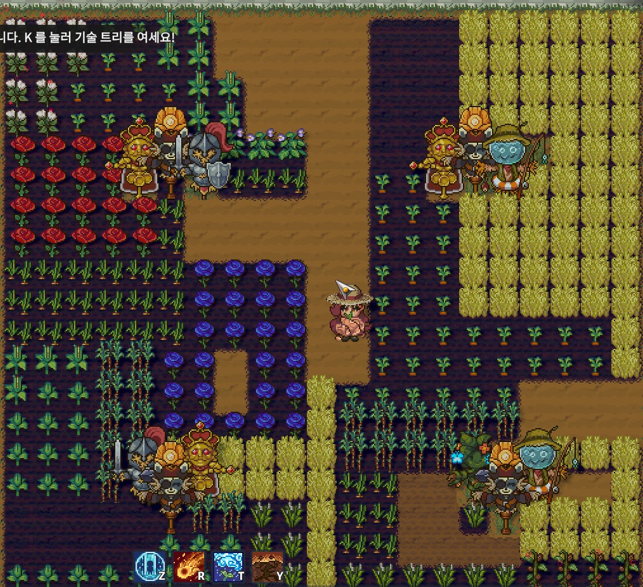Viewport: 643px width, 587px height.
Task: Trigger the brown soil tilling skill
Action: tap(266, 567)
